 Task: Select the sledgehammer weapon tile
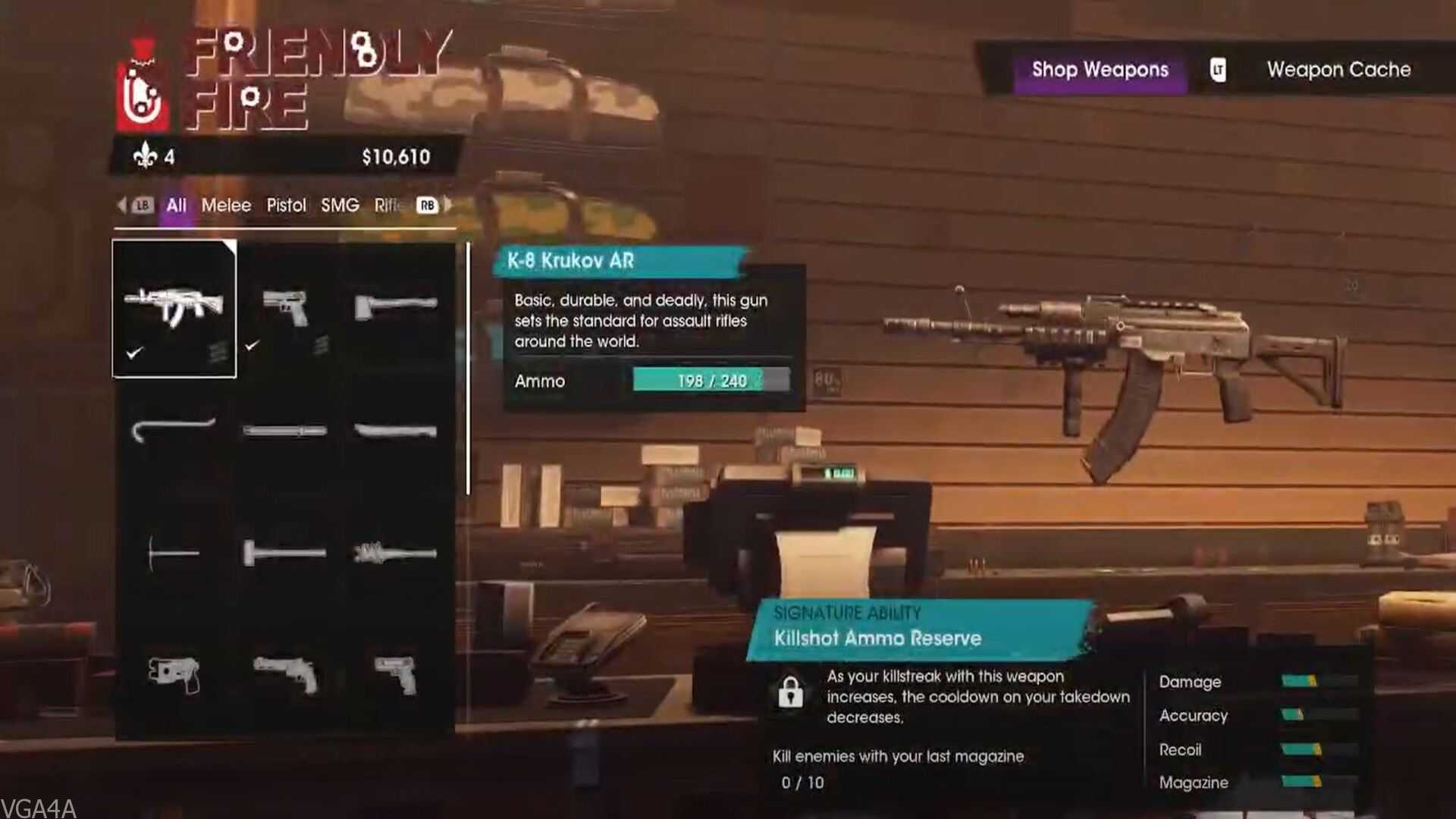coord(284,553)
